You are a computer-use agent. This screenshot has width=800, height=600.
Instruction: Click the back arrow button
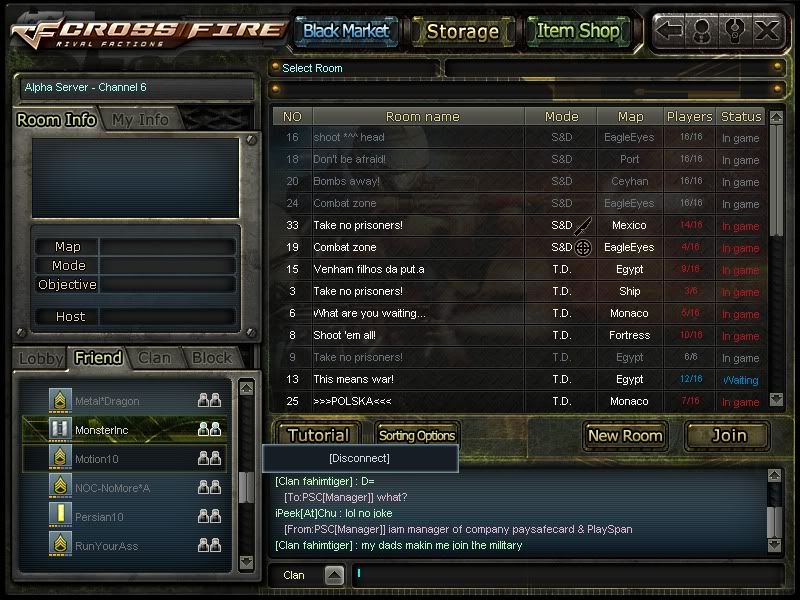point(670,30)
